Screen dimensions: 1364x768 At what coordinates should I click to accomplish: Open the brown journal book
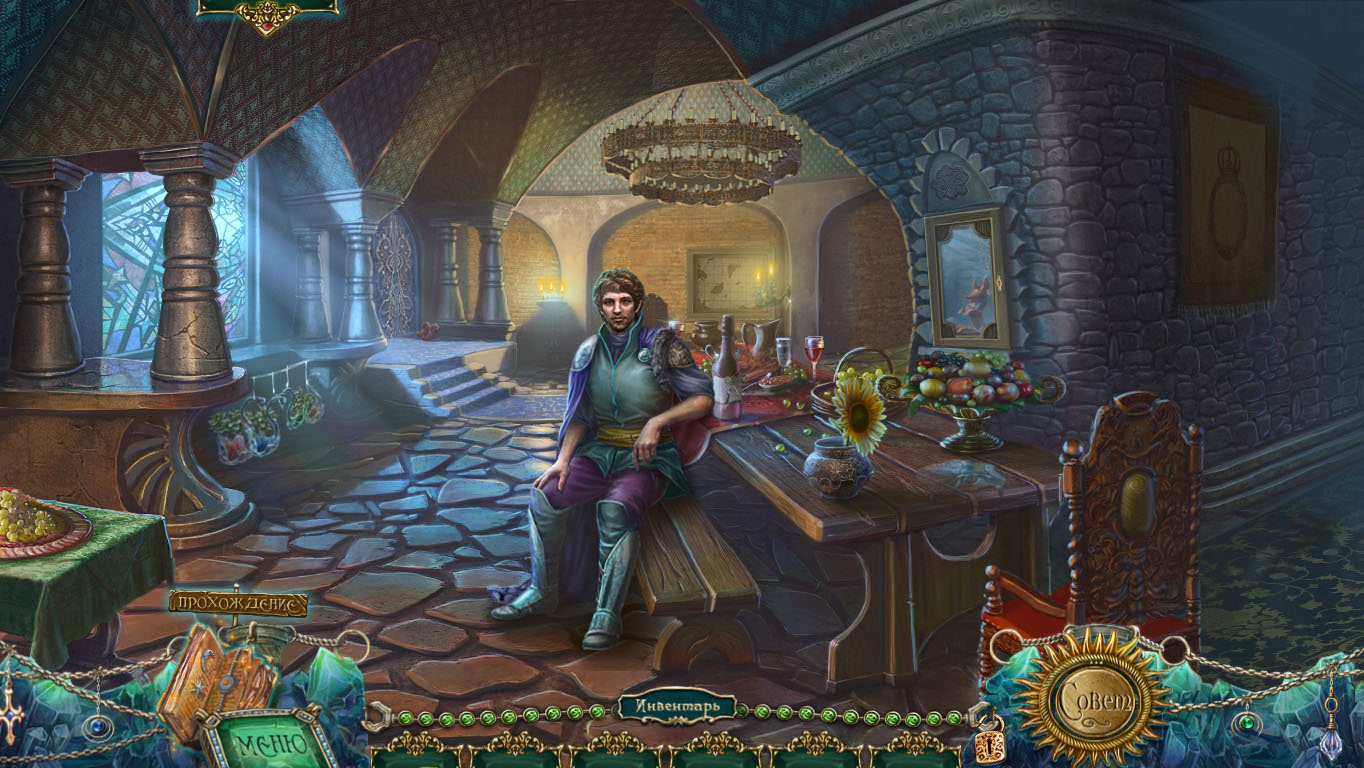point(215,676)
